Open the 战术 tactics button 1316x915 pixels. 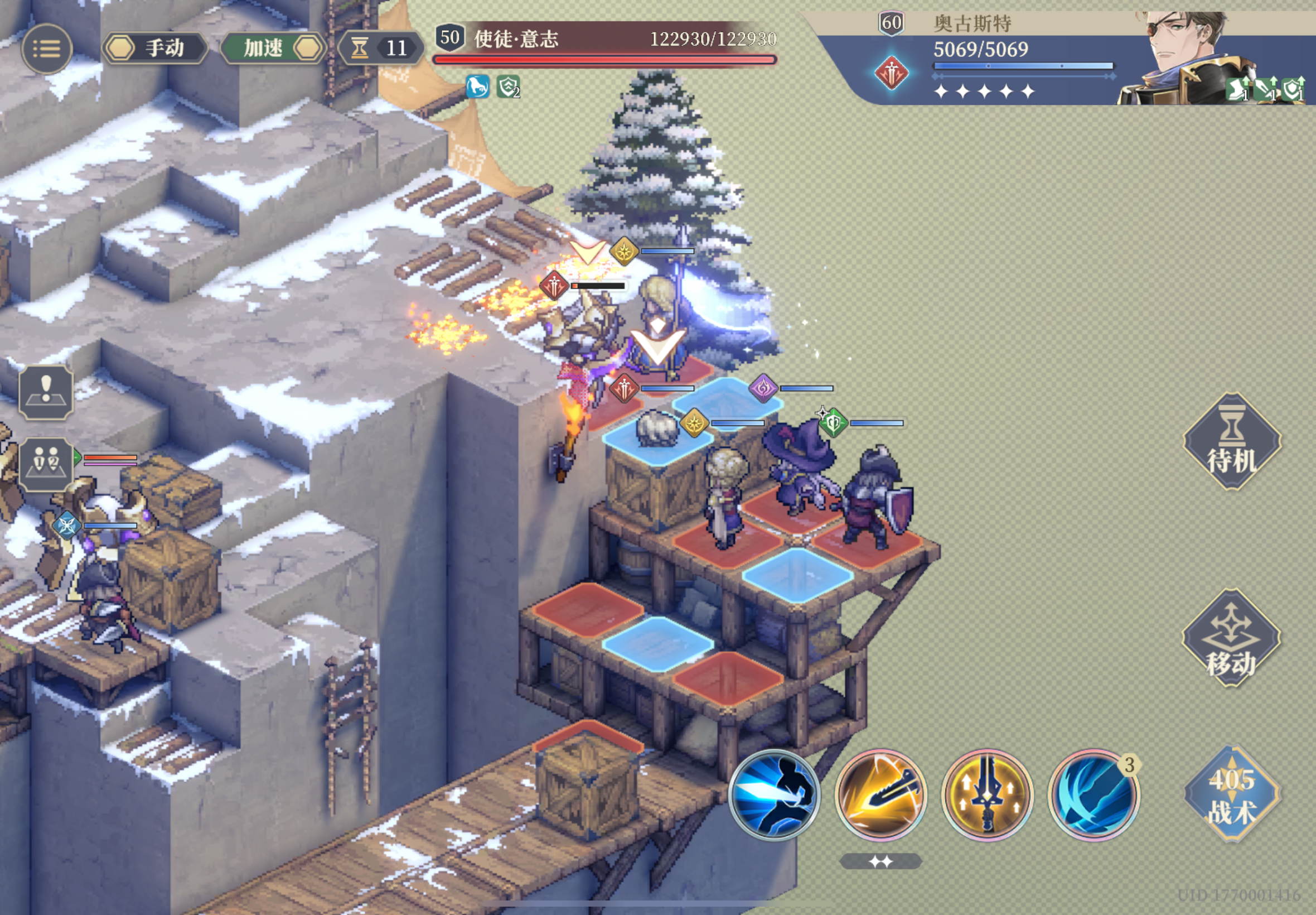click(1232, 794)
